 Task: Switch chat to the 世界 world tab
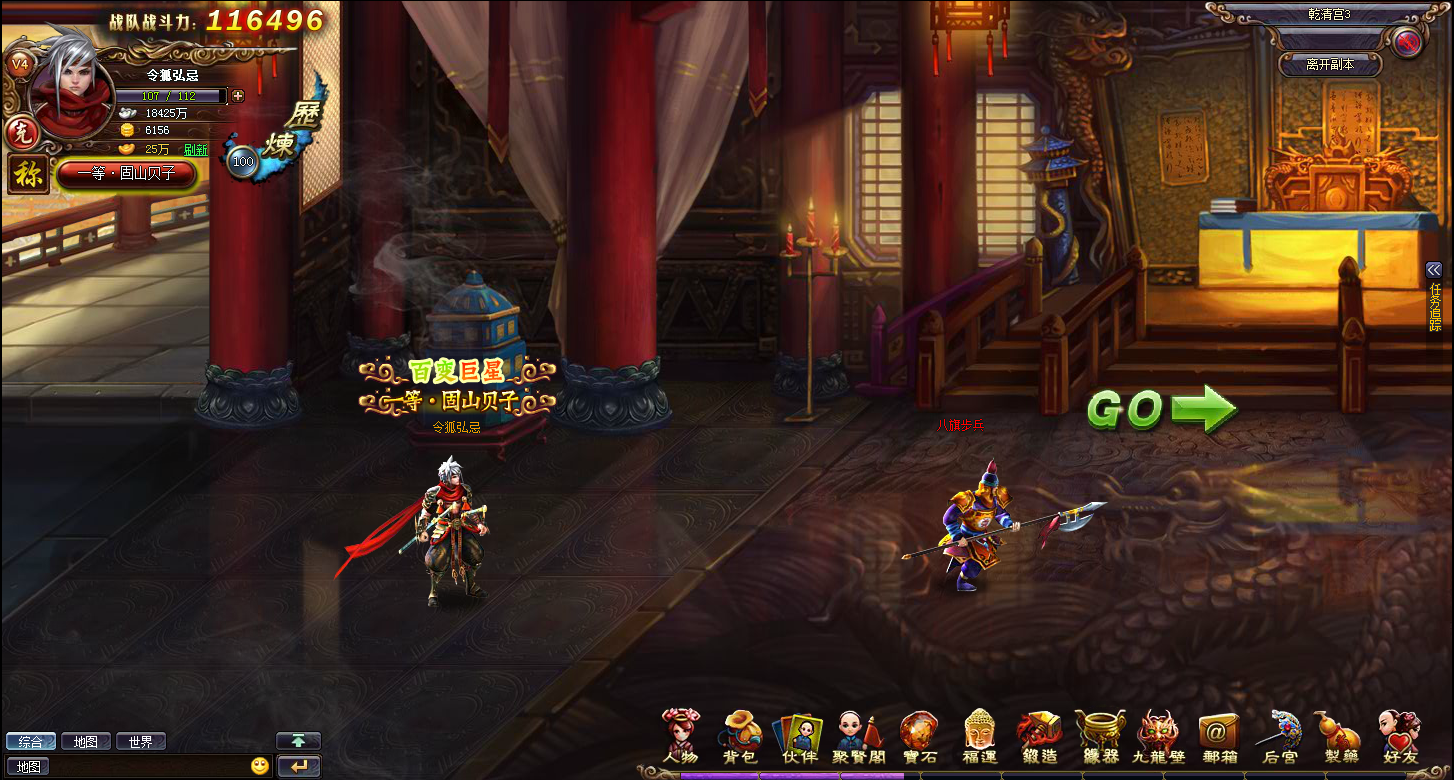click(140, 742)
